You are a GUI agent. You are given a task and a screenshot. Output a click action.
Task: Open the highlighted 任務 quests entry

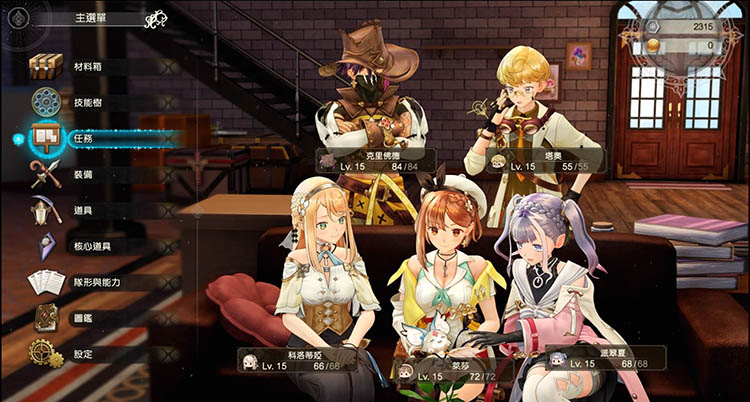pos(85,139)
